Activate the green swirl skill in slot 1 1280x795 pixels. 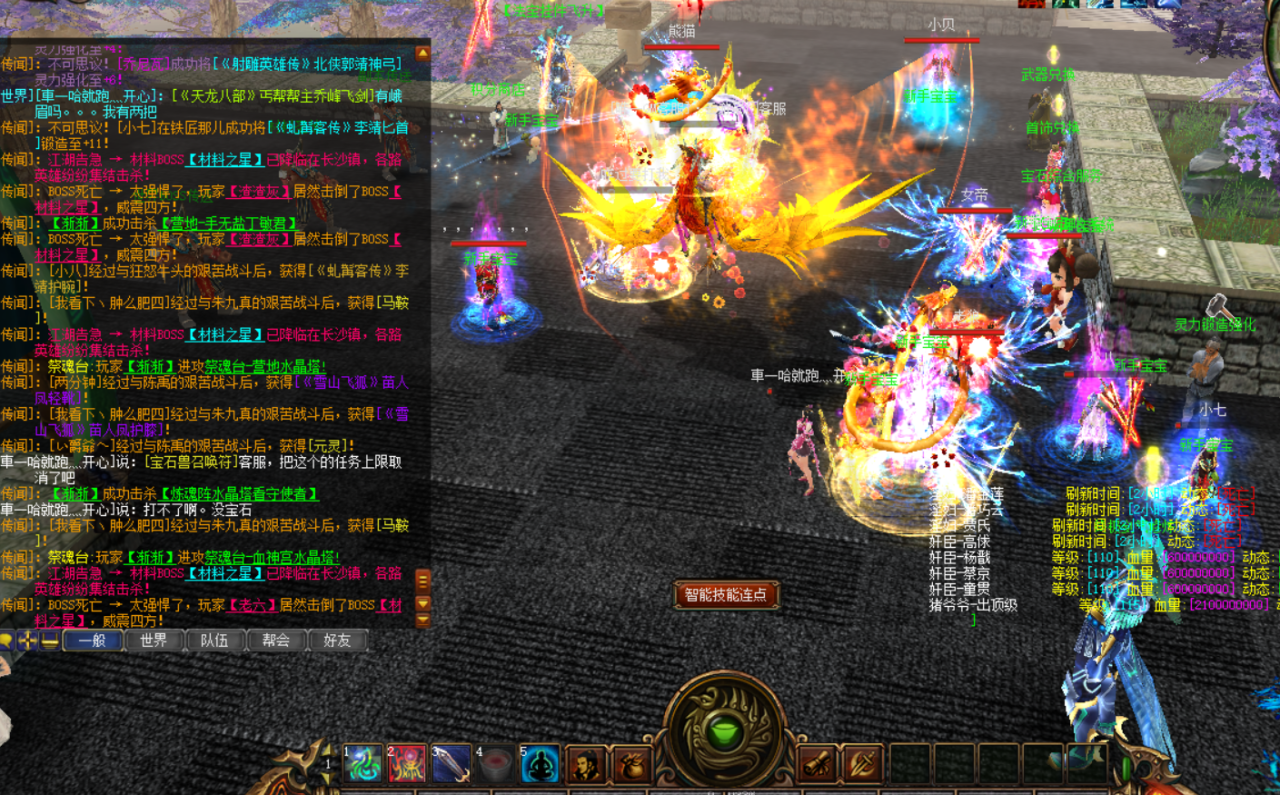coord(363,765)
